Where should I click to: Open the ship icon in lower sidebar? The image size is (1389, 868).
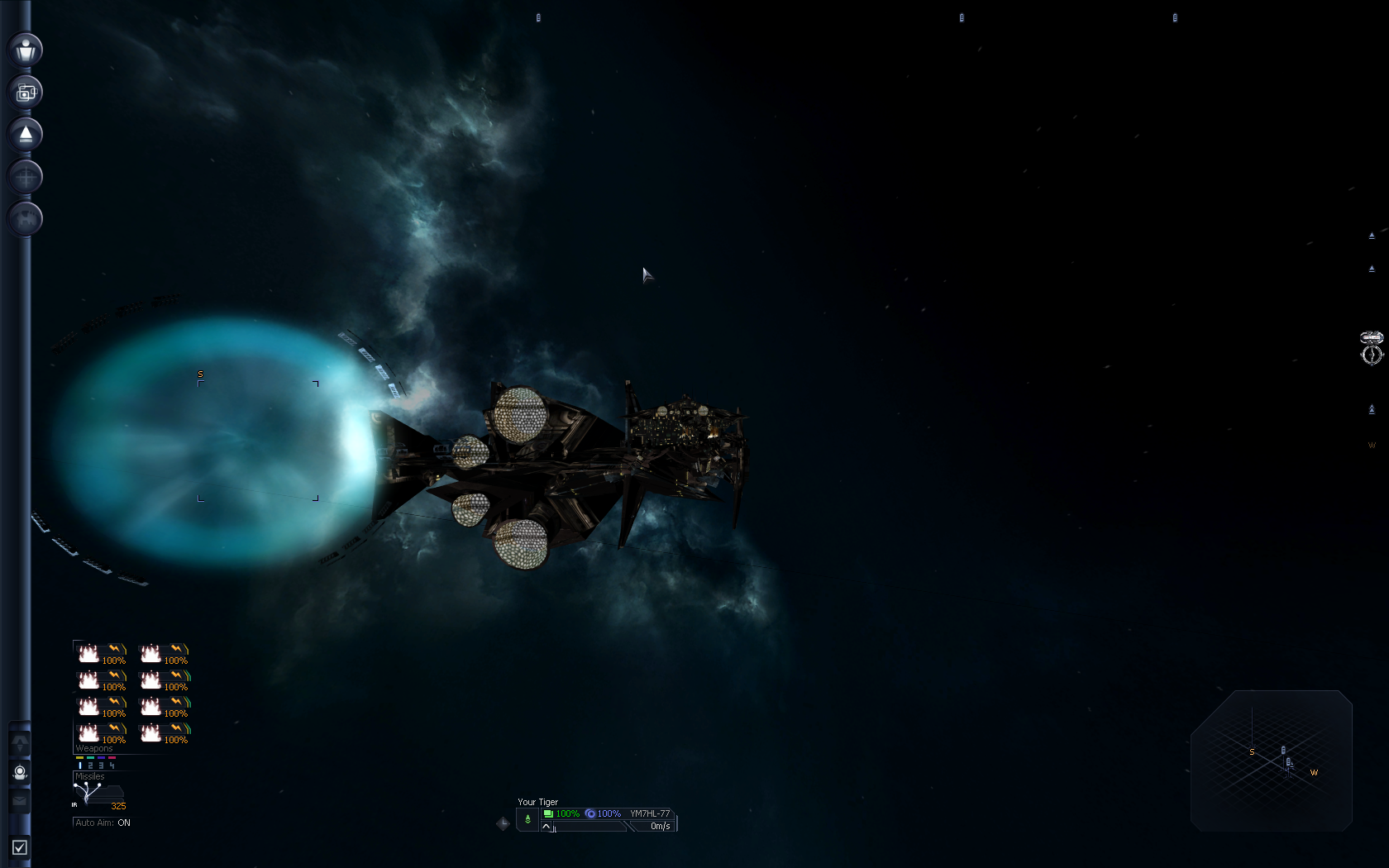[20, 743]
